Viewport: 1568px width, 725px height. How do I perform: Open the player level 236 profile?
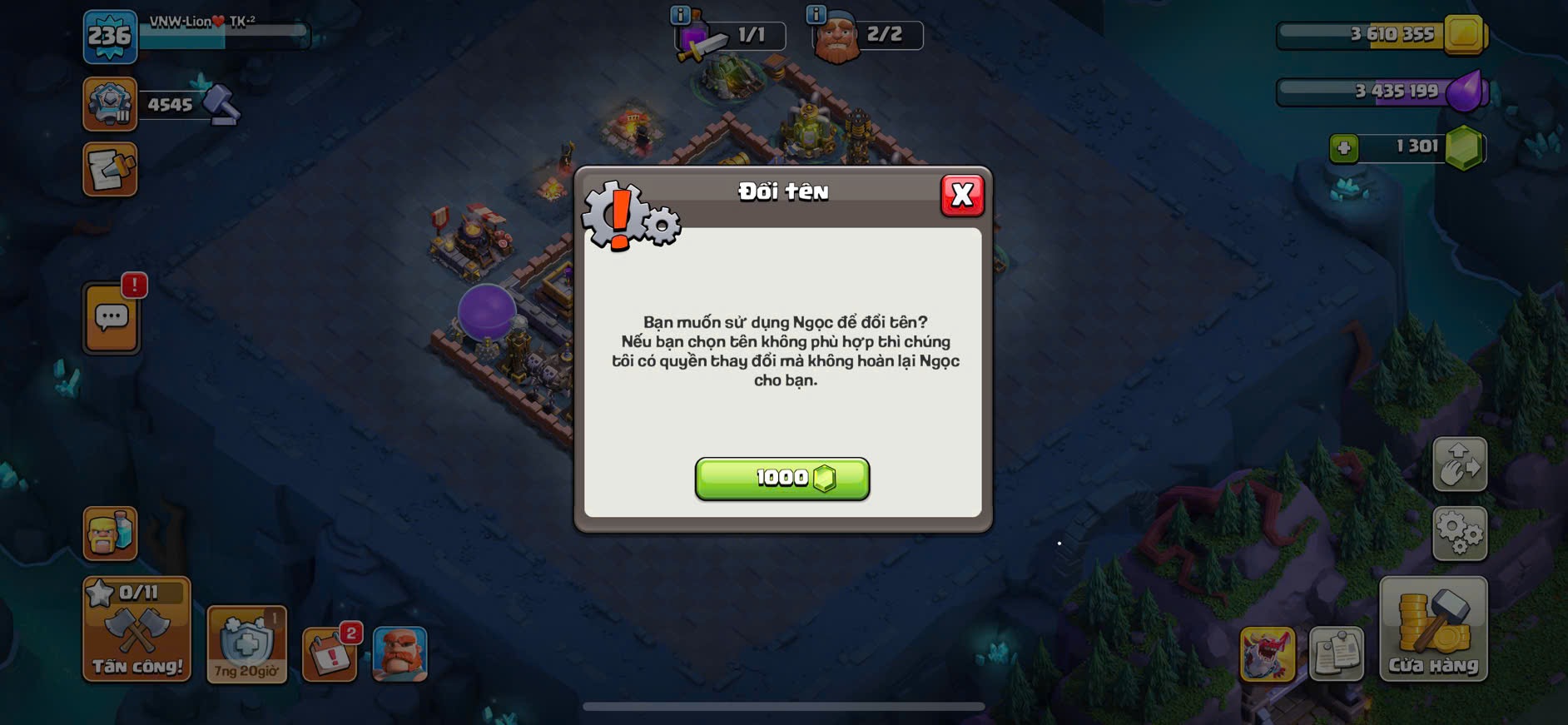pyautogui.click(x=110, y=37)
